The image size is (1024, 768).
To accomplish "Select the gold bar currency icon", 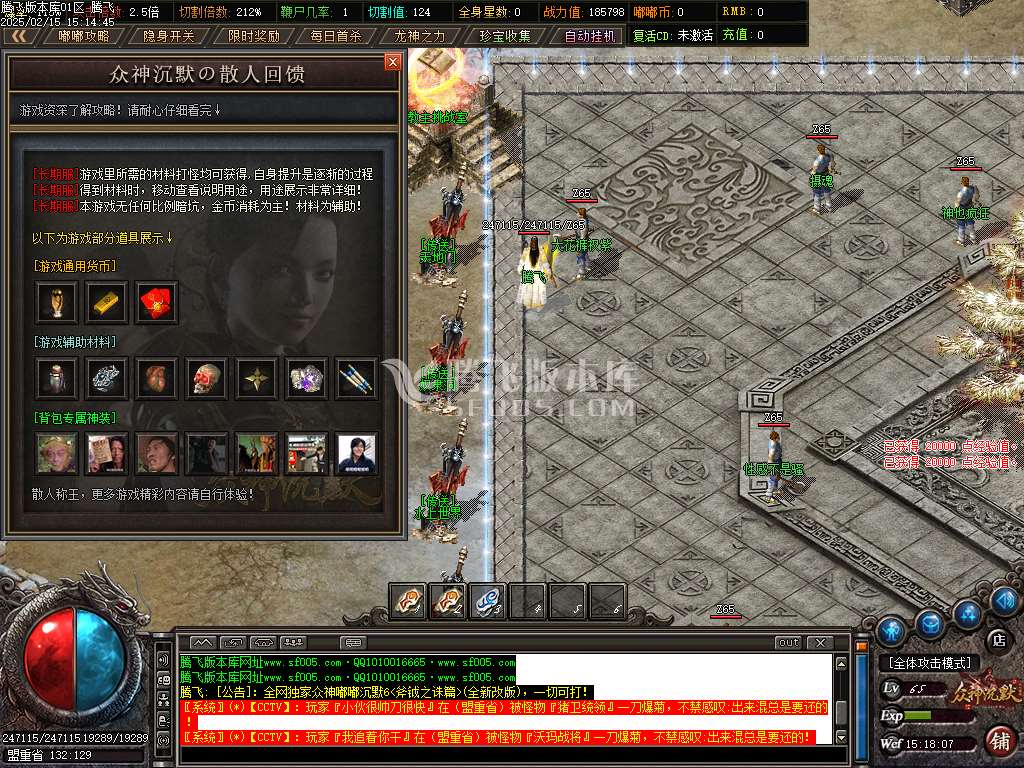I will tap(107, 302).
